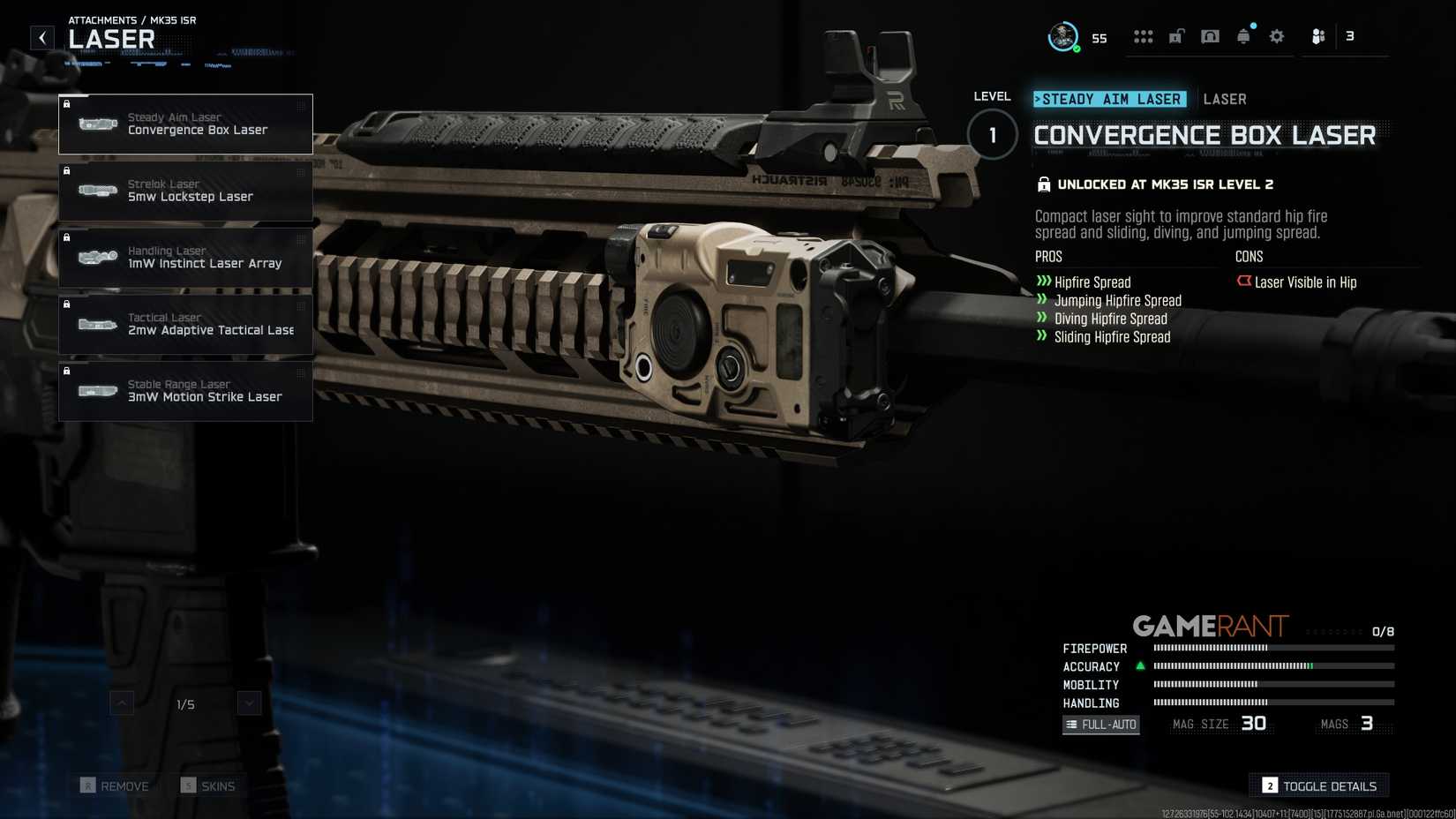Click the down chevron below the 1/5 pager
1456x819 pixels.
(x=248, y=703)
